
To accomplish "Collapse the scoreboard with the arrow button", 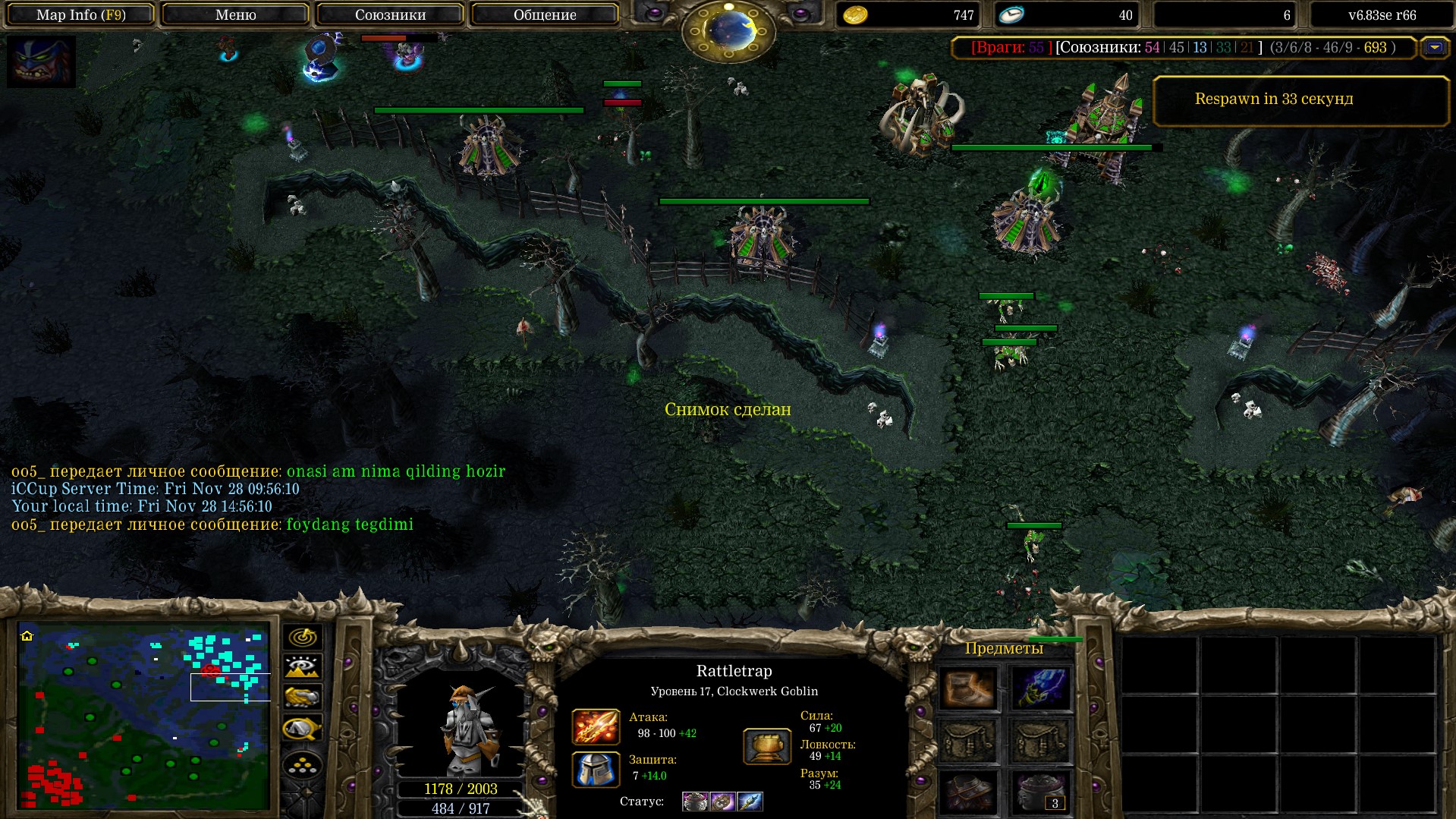I will coord(1434,47).
